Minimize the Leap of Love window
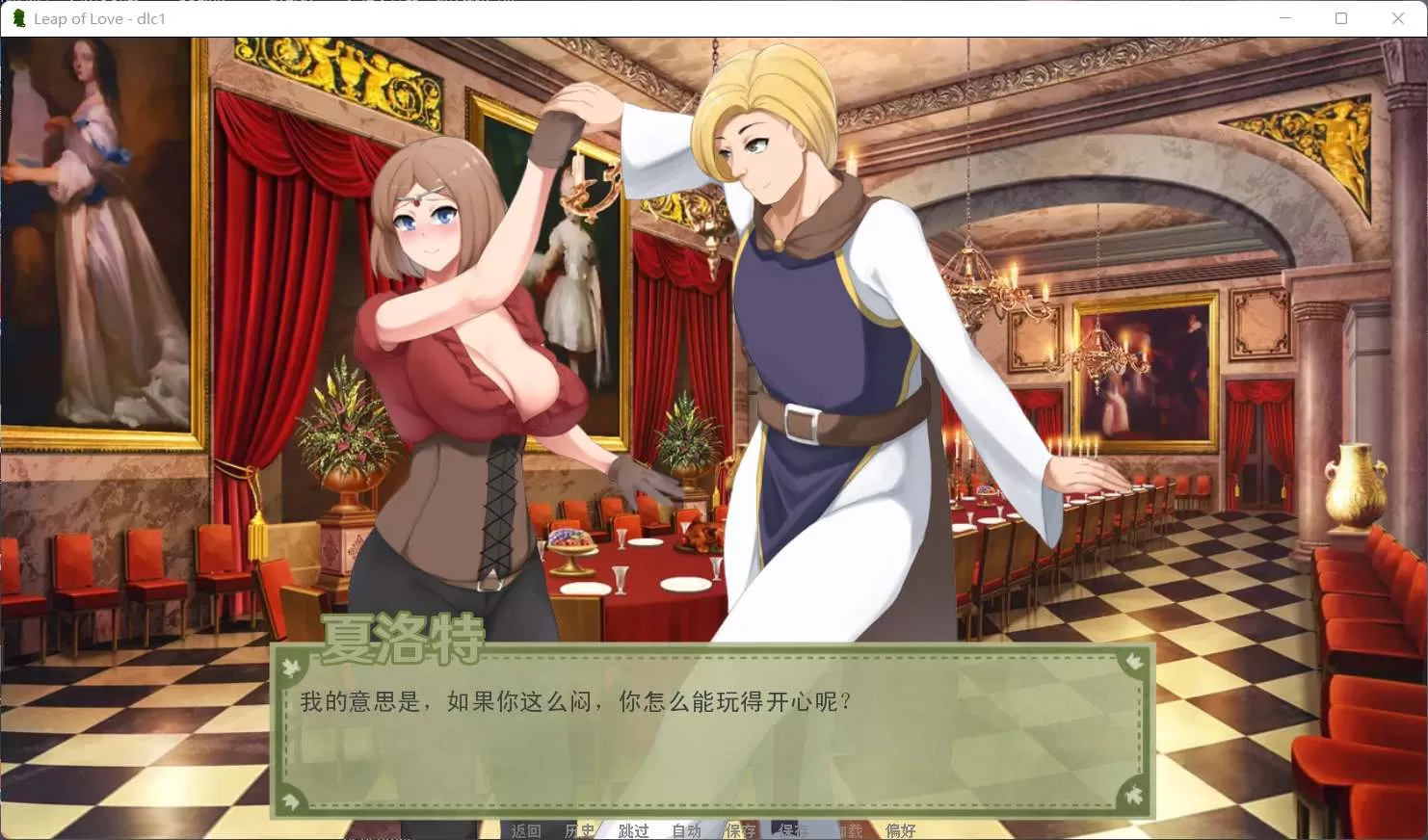 pyautogui.click(x=1285, y=18)
